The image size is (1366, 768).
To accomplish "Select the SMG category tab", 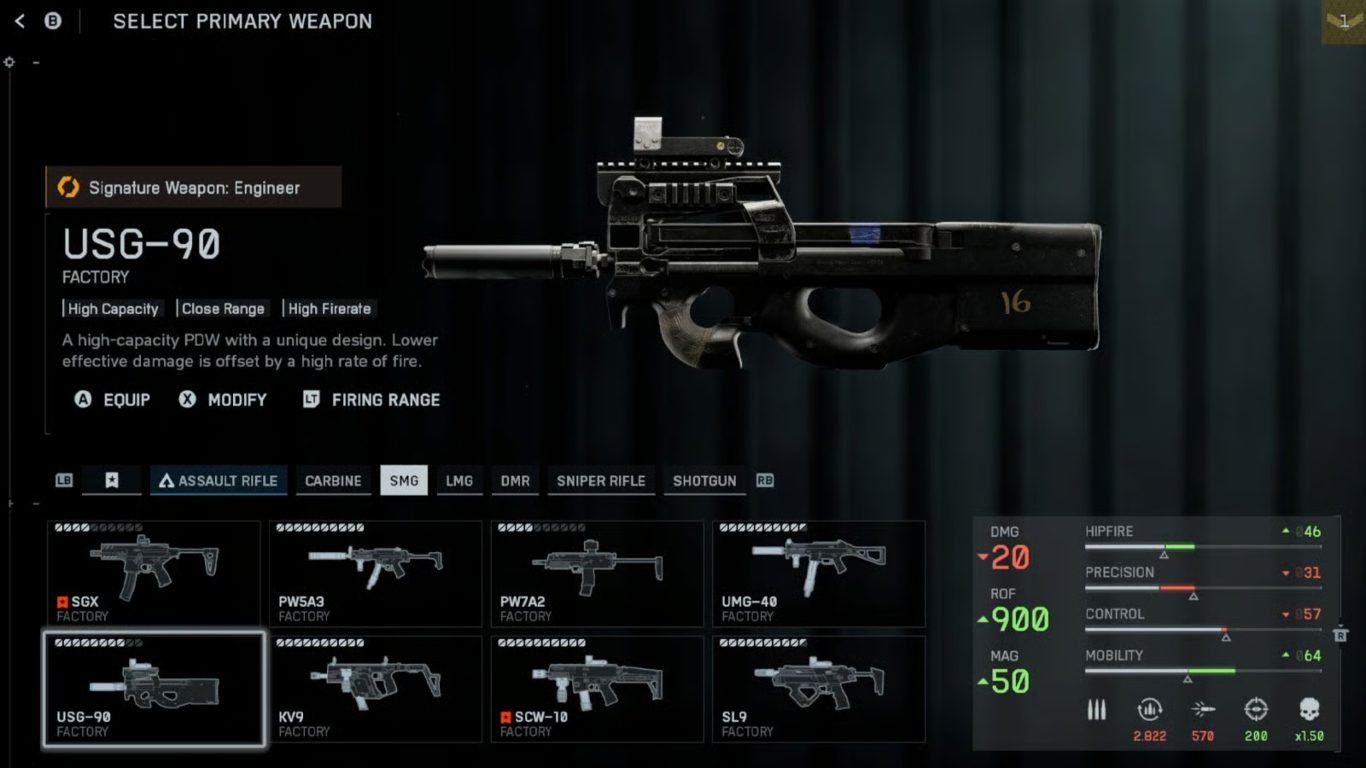I will 404,481.
